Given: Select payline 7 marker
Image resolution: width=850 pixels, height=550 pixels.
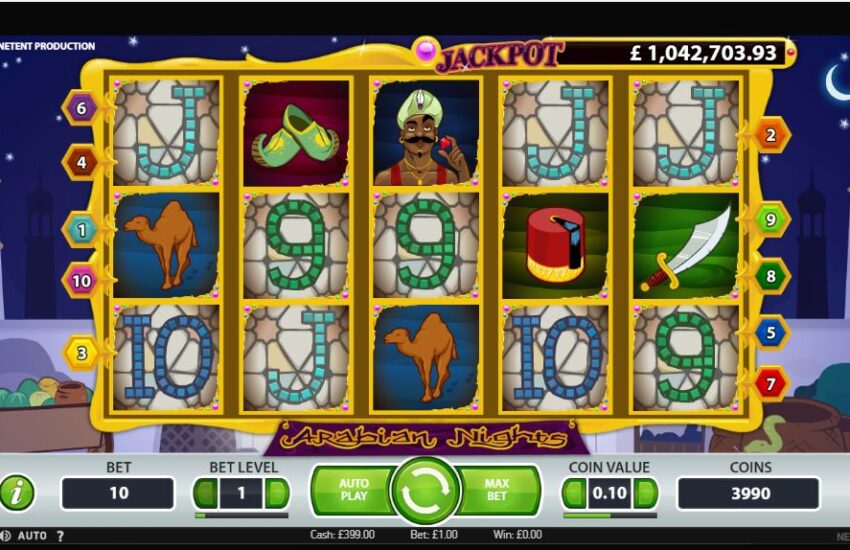Looking at the screenshot, I should click(x=771, y=383).
